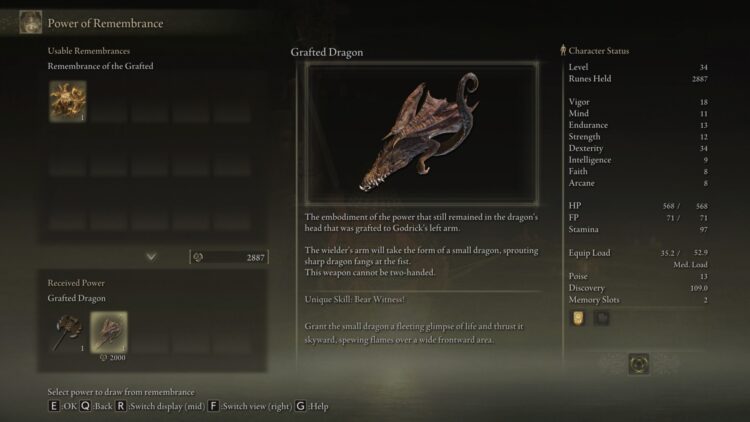This screenshot has width=750, height=422.
Task: Click the circular ring emblem below character status
Action: coord(638,364)
